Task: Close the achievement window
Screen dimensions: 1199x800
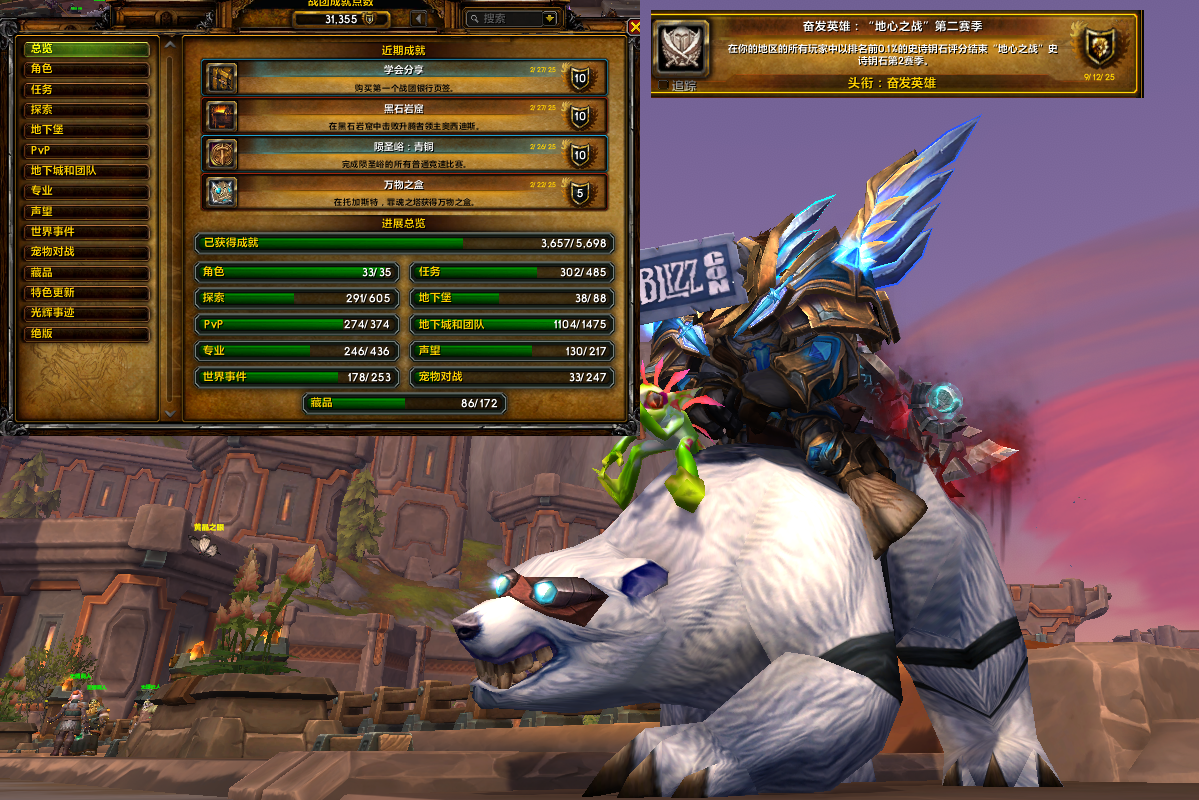Action: (634, 27)
